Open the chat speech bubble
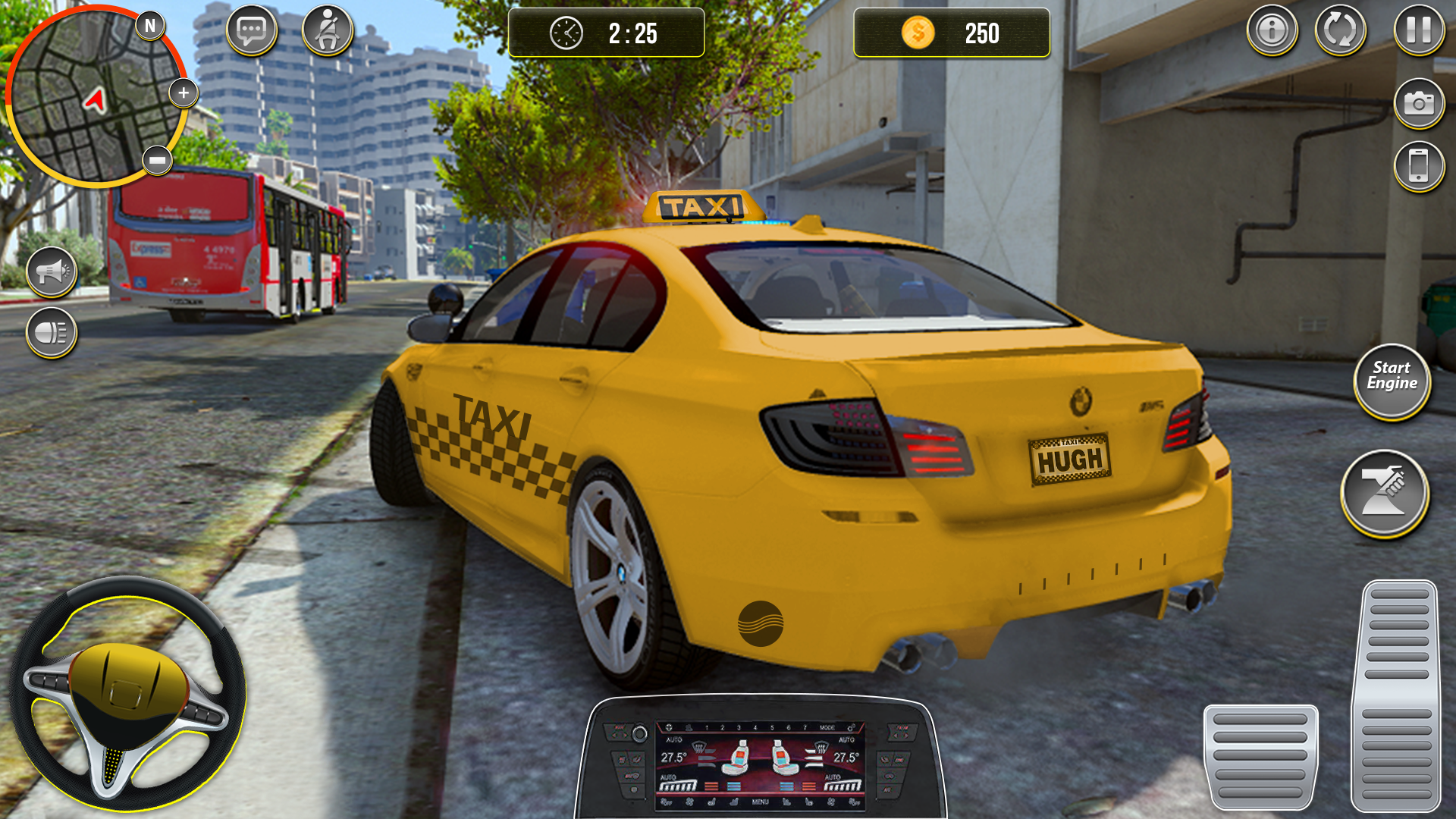Image resolution: width=1456 pixels, height=819 pixels. [252, 31]
